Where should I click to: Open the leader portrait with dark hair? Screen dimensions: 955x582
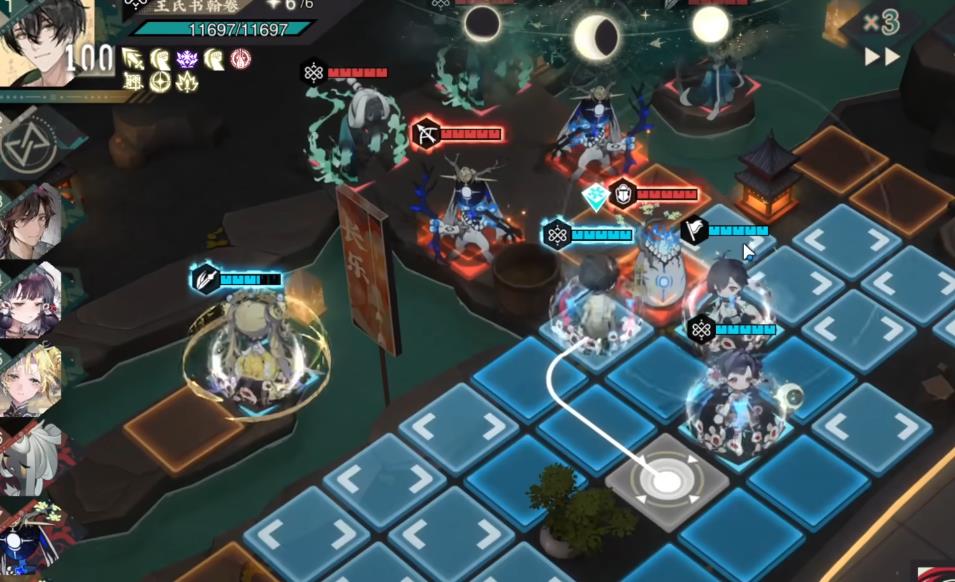[45, 40]
